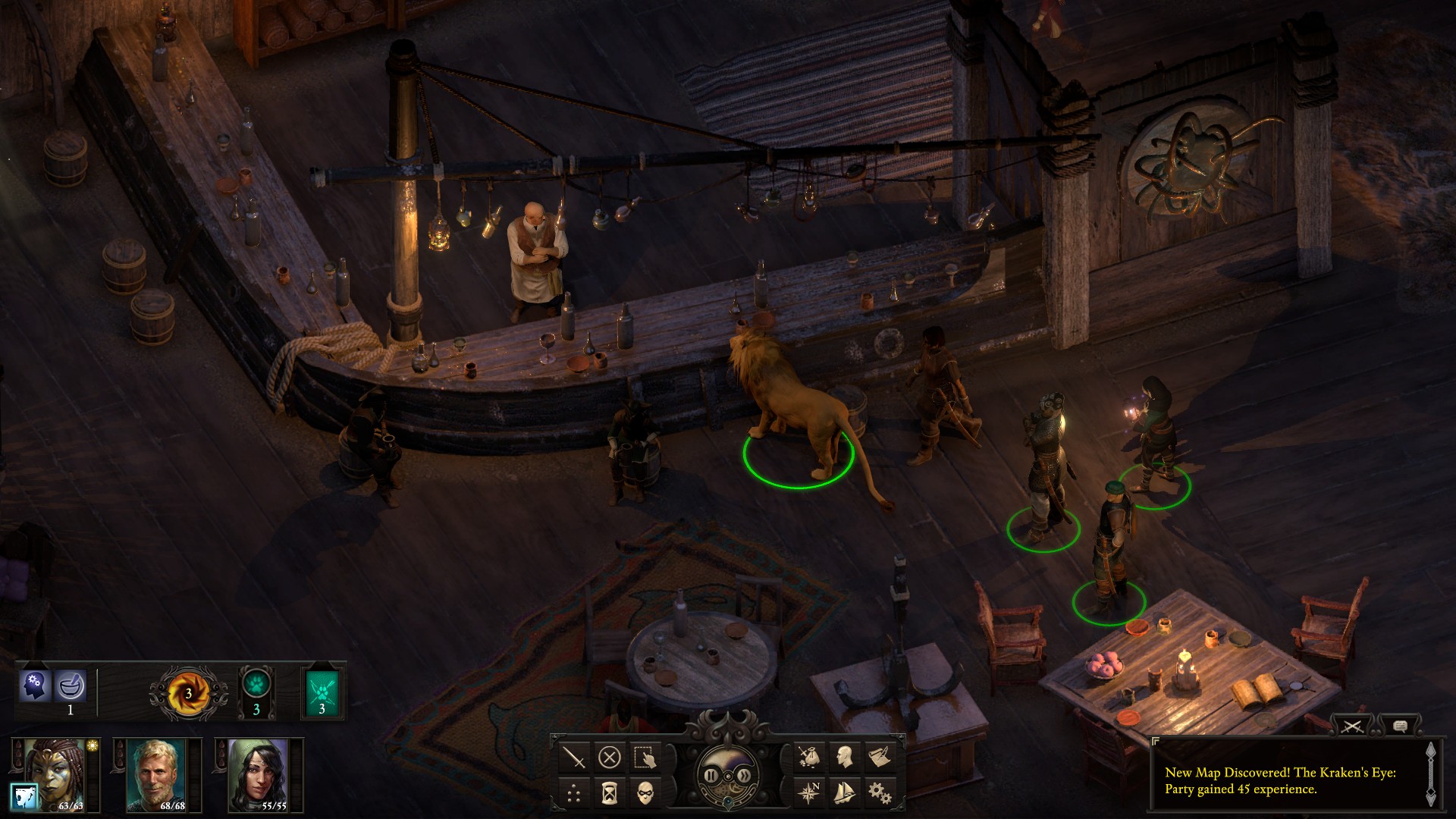Toggle stealth with the masked face icon
Screen dimensions: 1456x819
click(645, 793)
